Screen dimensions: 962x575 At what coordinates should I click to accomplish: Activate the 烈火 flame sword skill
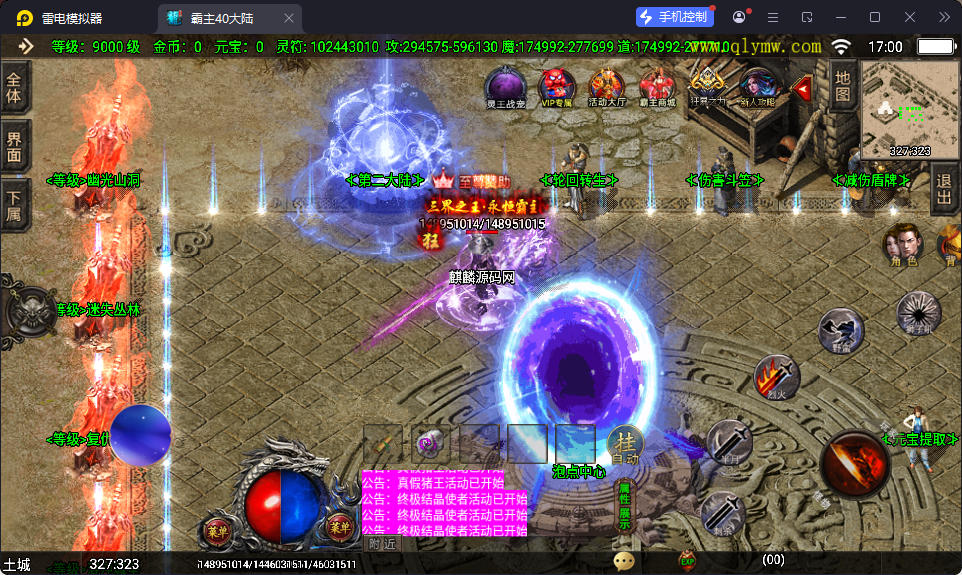point(776,378)
